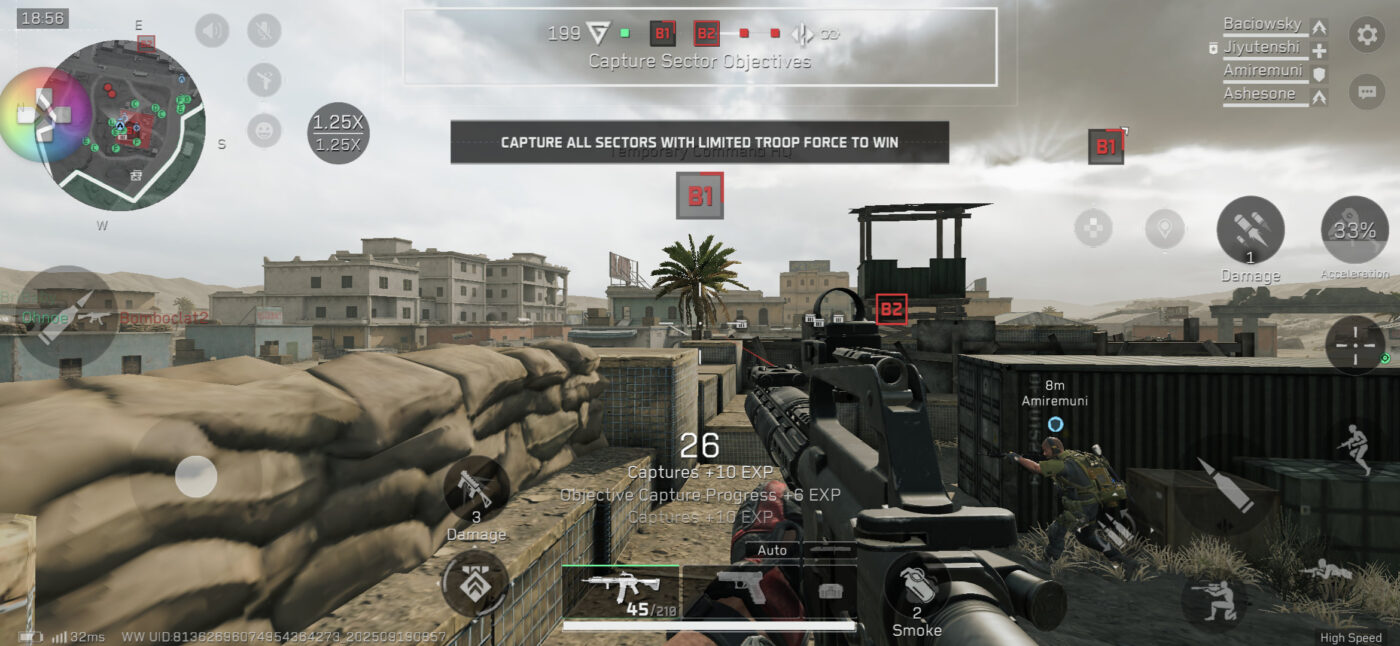Toggle the speaker sound button
The width and height of the screenshot is (1400, 646).
tap(212, 31)
